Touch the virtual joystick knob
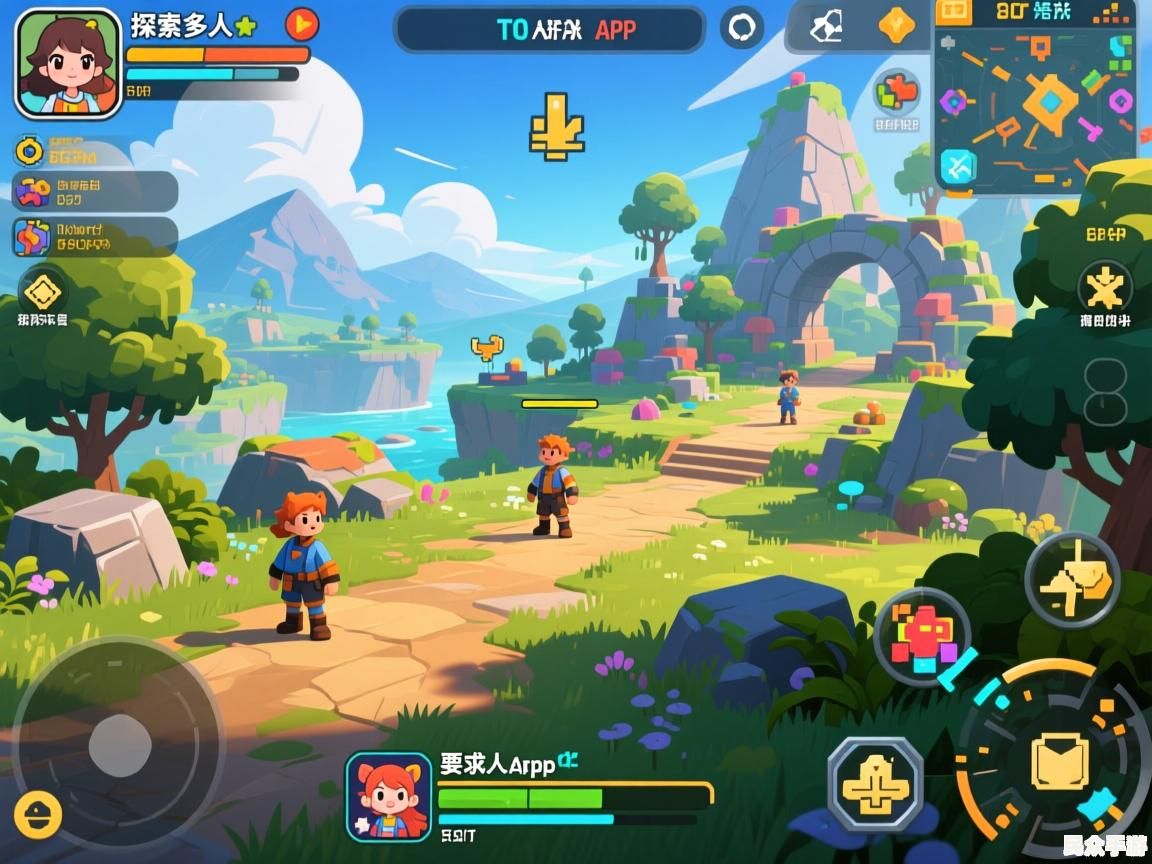This screenshot has width=1152, height=864. coord(120,745)
